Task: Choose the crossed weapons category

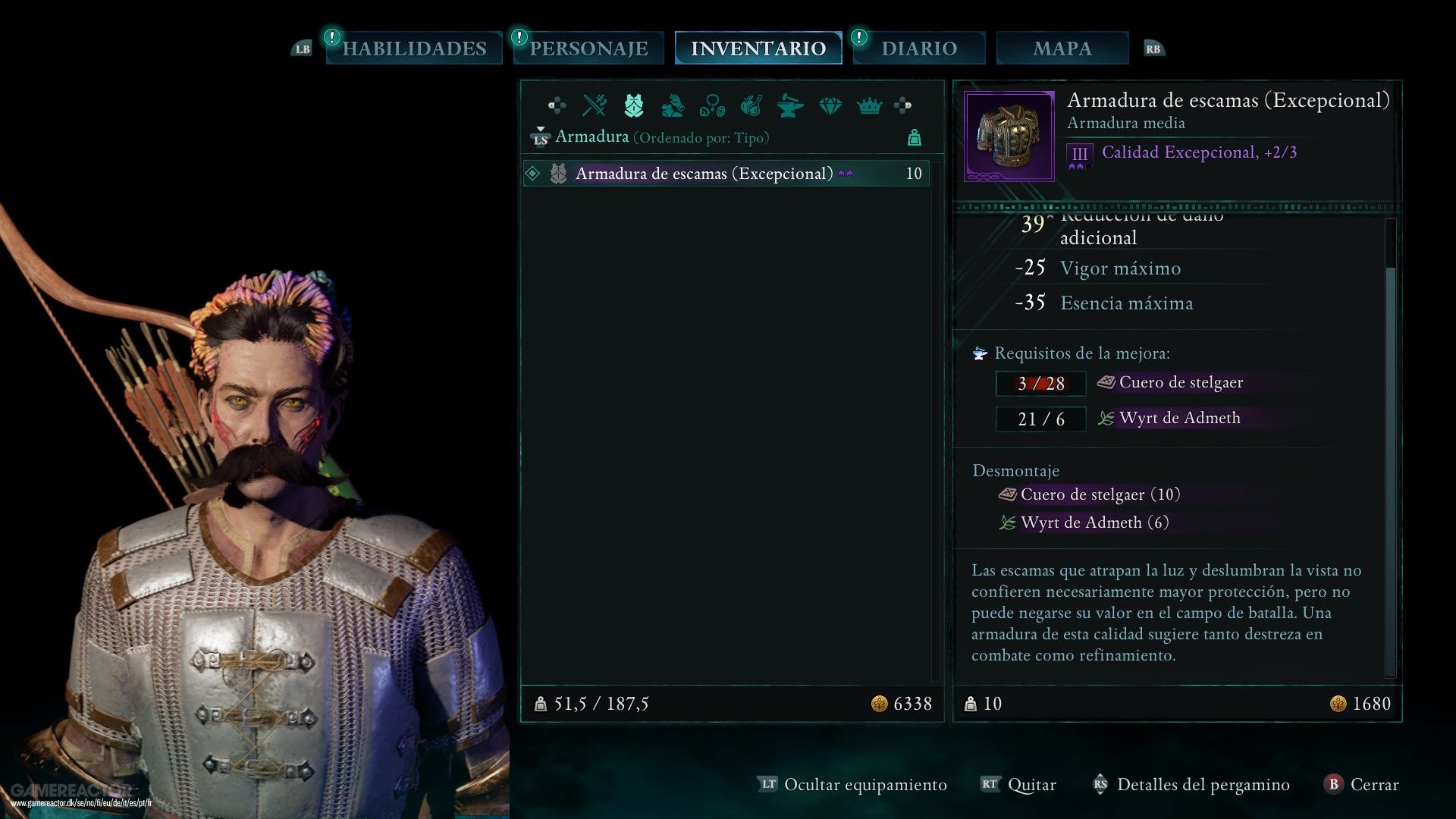Action: click(x=595, y=105)
